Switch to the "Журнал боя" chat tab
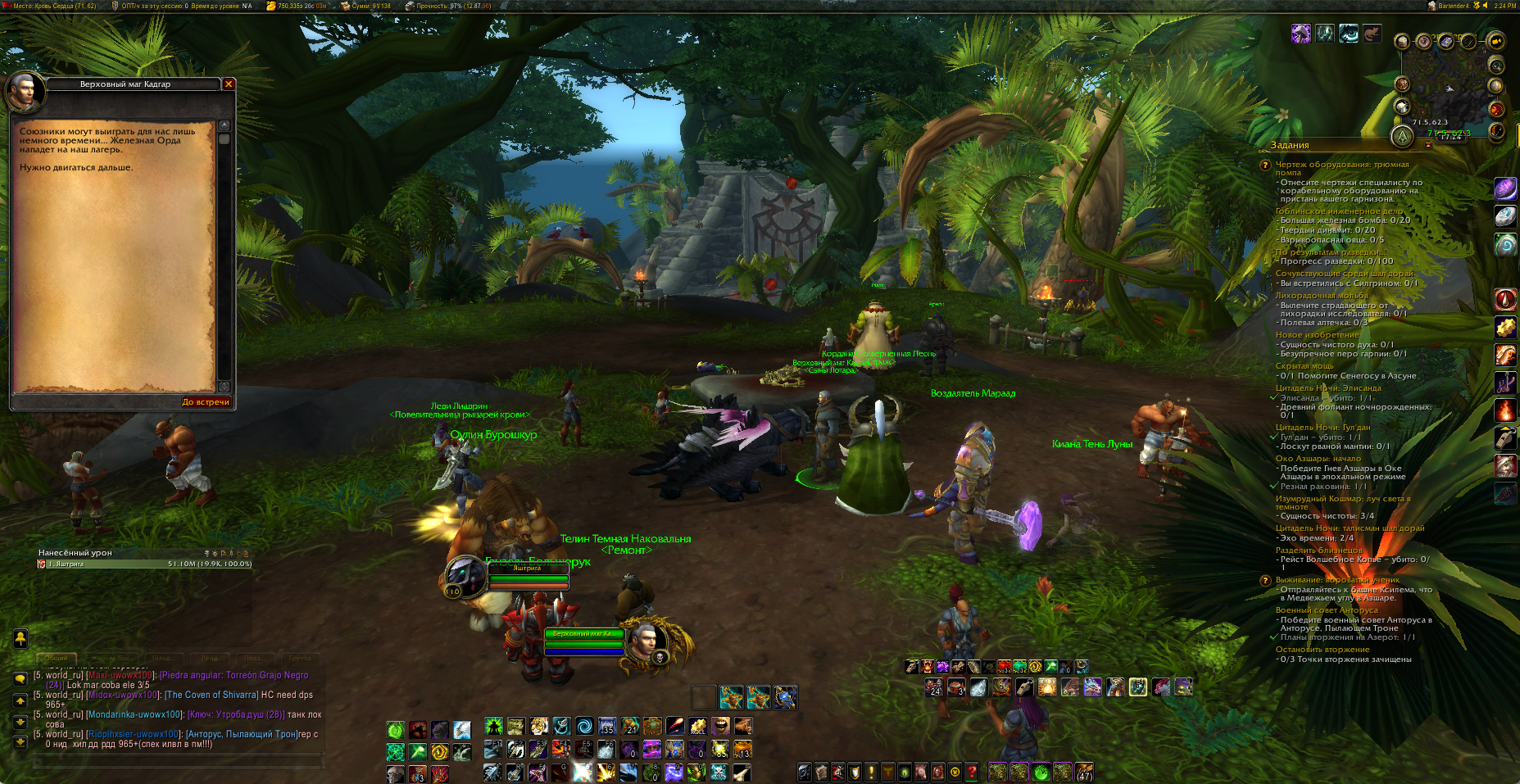Viewport: 1520px width, 784px height. pyautogui.click(x=110, y=658)
